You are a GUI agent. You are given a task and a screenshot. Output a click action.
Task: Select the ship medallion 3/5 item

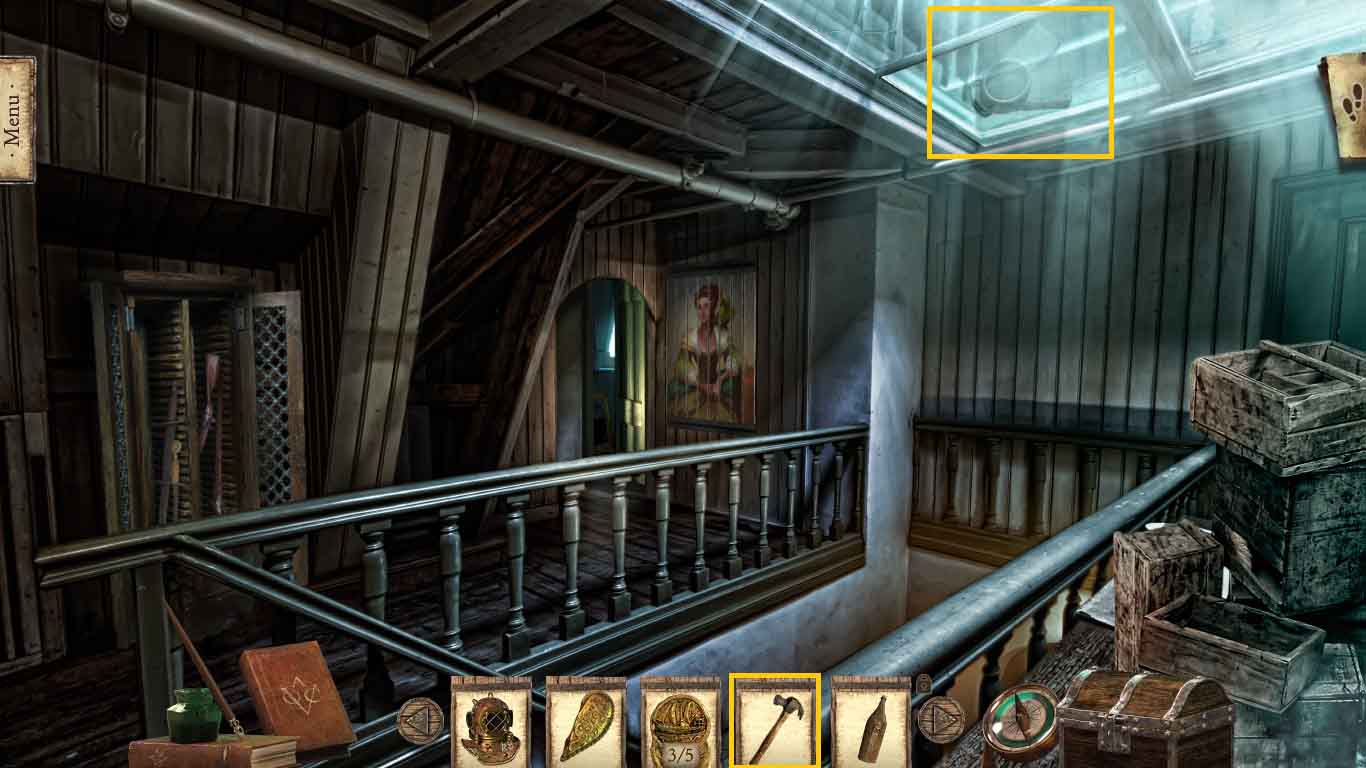680,723
